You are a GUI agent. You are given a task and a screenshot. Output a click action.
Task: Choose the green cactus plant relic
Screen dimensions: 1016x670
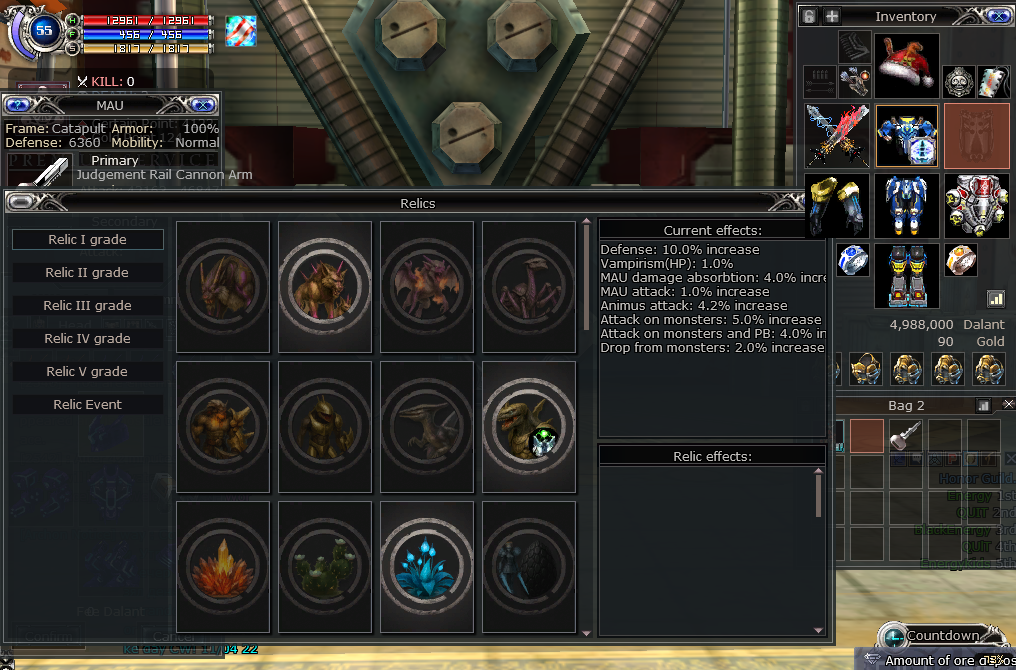[x=324, y=566]
